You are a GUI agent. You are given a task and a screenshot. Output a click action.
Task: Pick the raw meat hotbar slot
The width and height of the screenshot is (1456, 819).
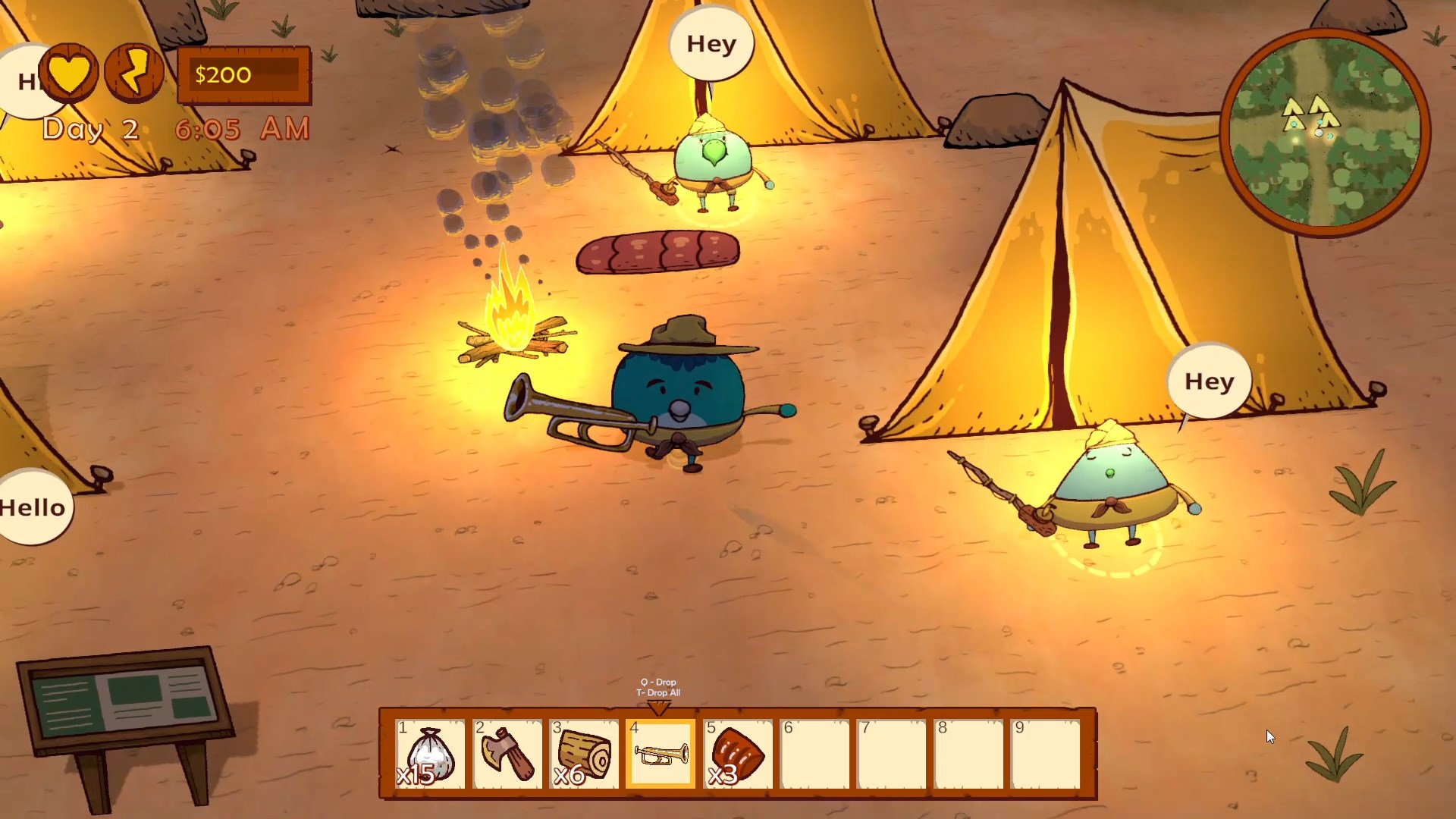click(x=738, y=755)
